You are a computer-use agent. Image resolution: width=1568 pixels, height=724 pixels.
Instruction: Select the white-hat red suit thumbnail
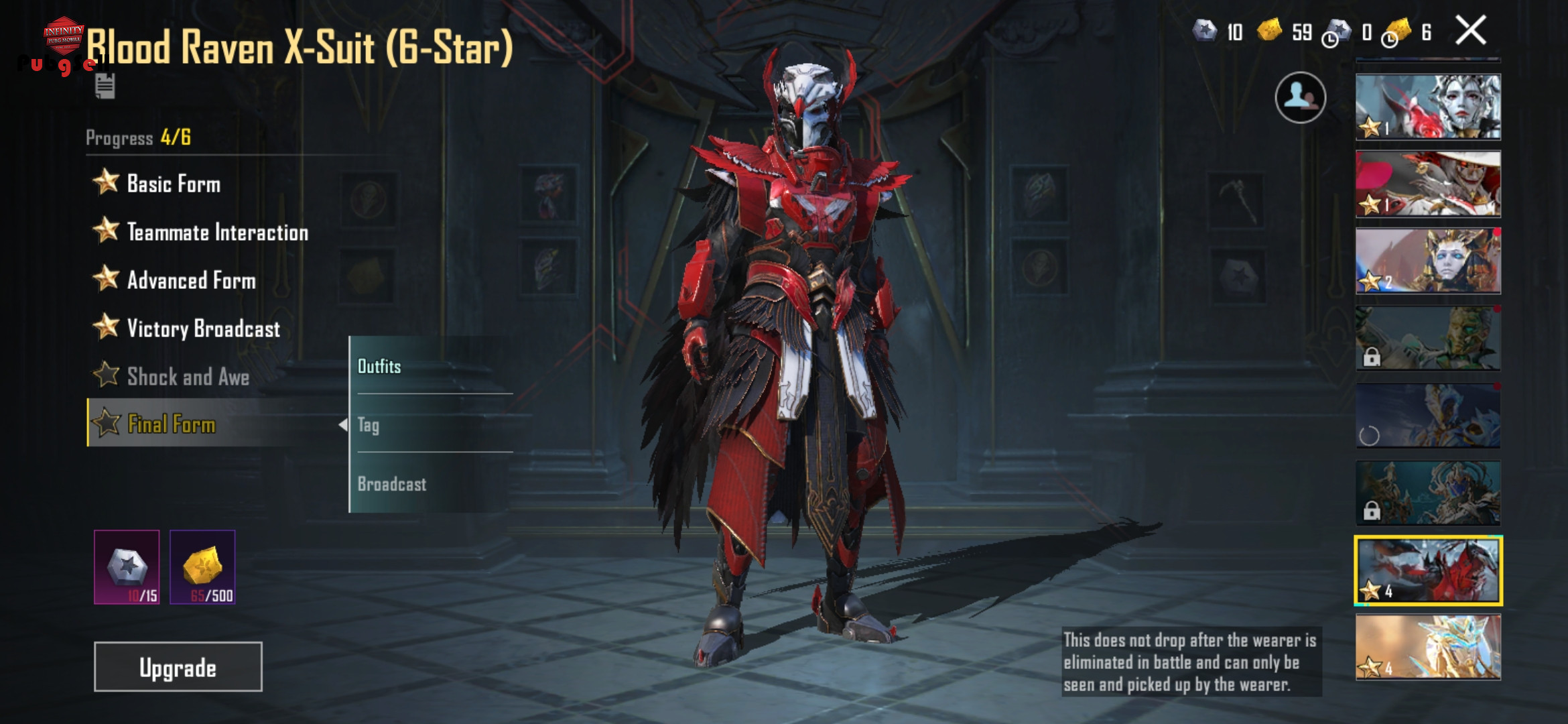click(x=1428, y=184)
